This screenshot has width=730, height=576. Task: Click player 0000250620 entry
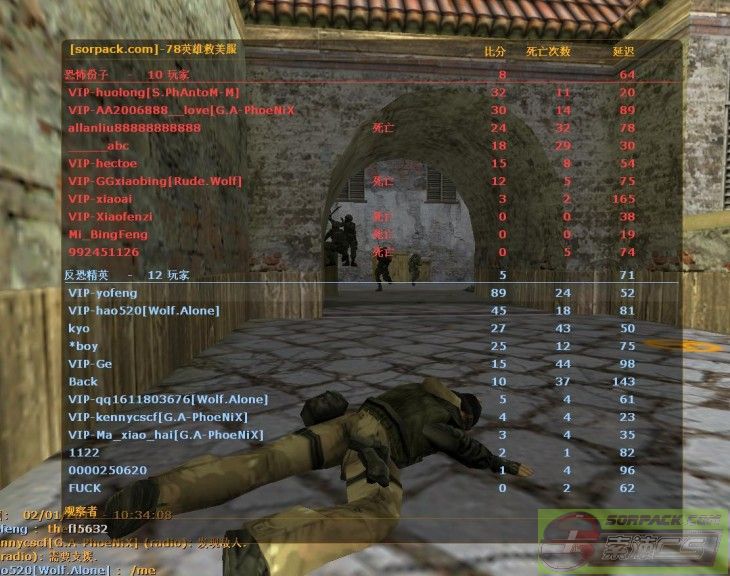[x=107, y=470]
